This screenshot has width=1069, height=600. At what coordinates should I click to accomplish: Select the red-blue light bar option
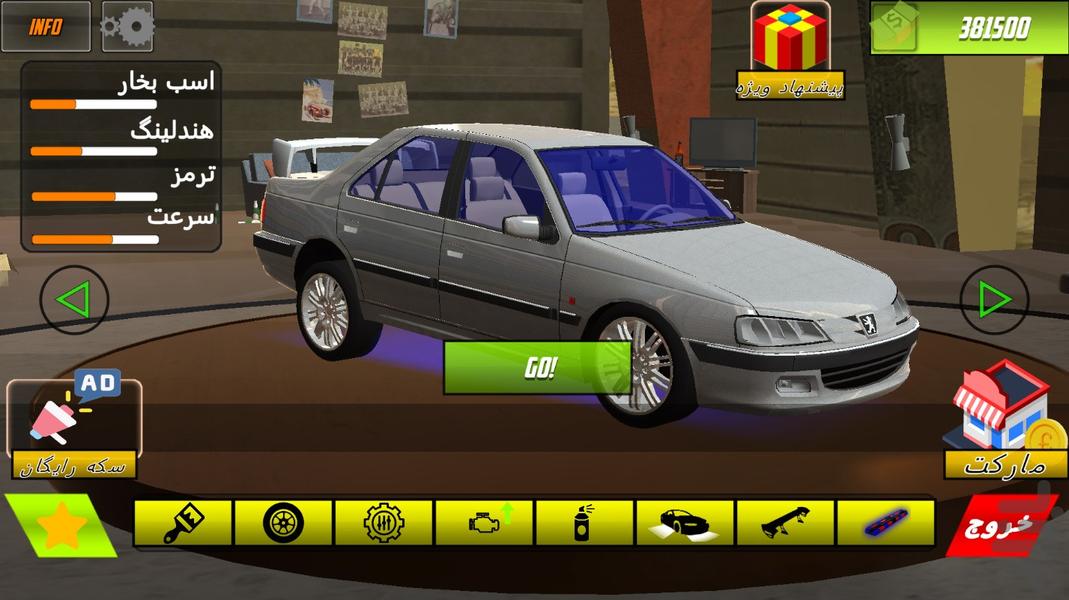(885, 522)
